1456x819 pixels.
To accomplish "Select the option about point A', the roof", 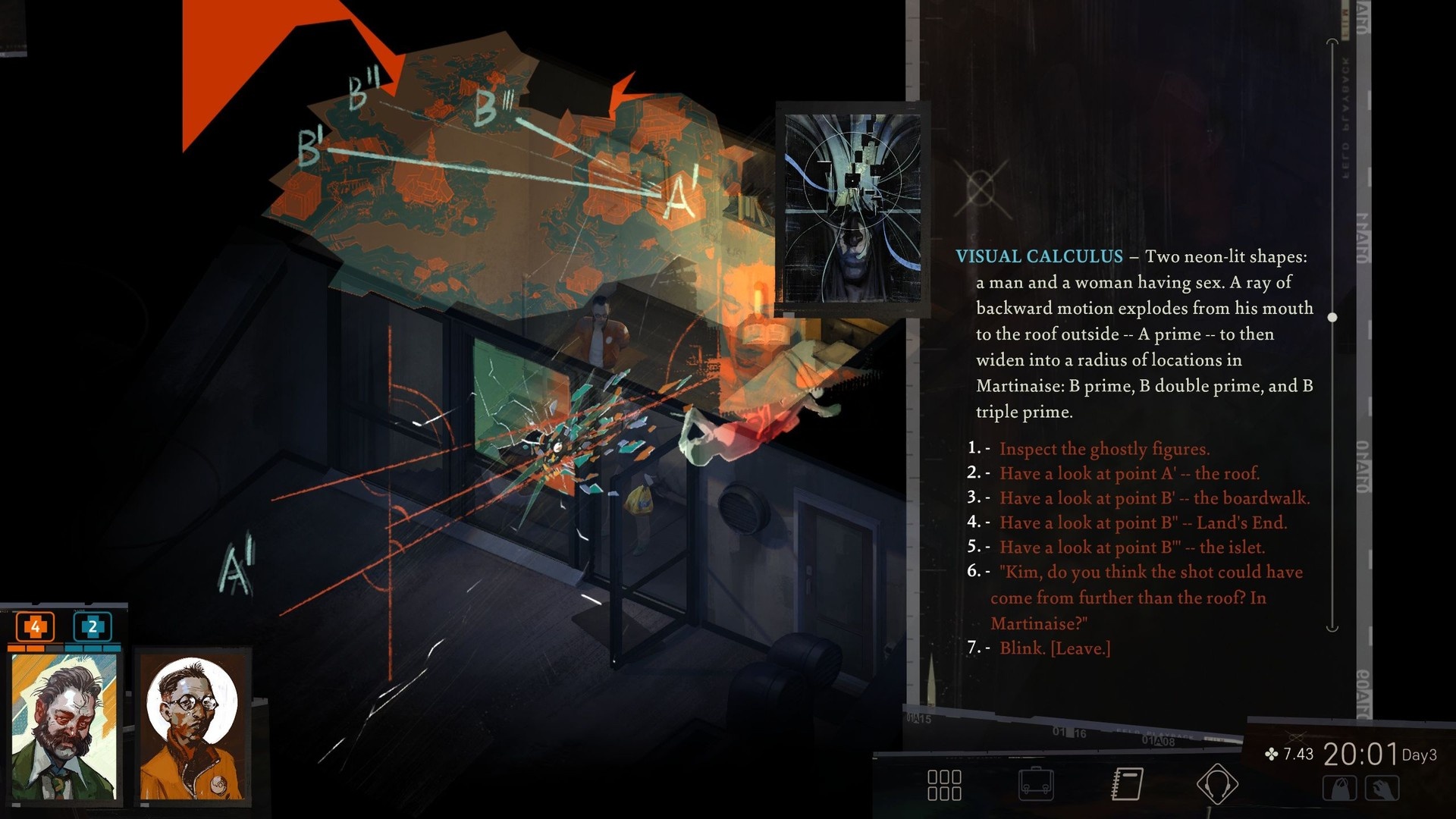I will point(1129,474).
